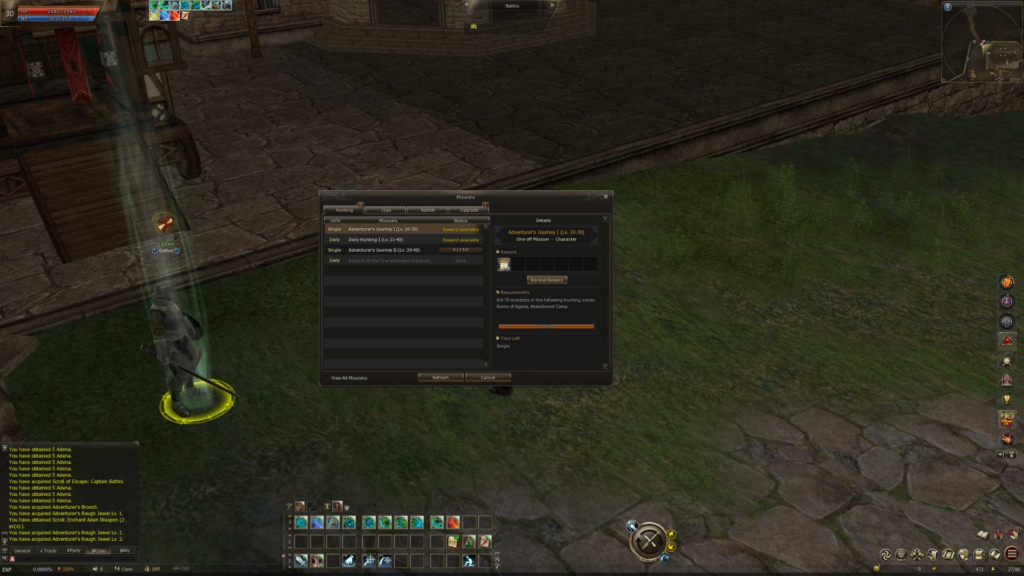This screenshot has height=576, width=1024.
Task: Switch to the Upgrade missions tab
Action: (469, 210)
